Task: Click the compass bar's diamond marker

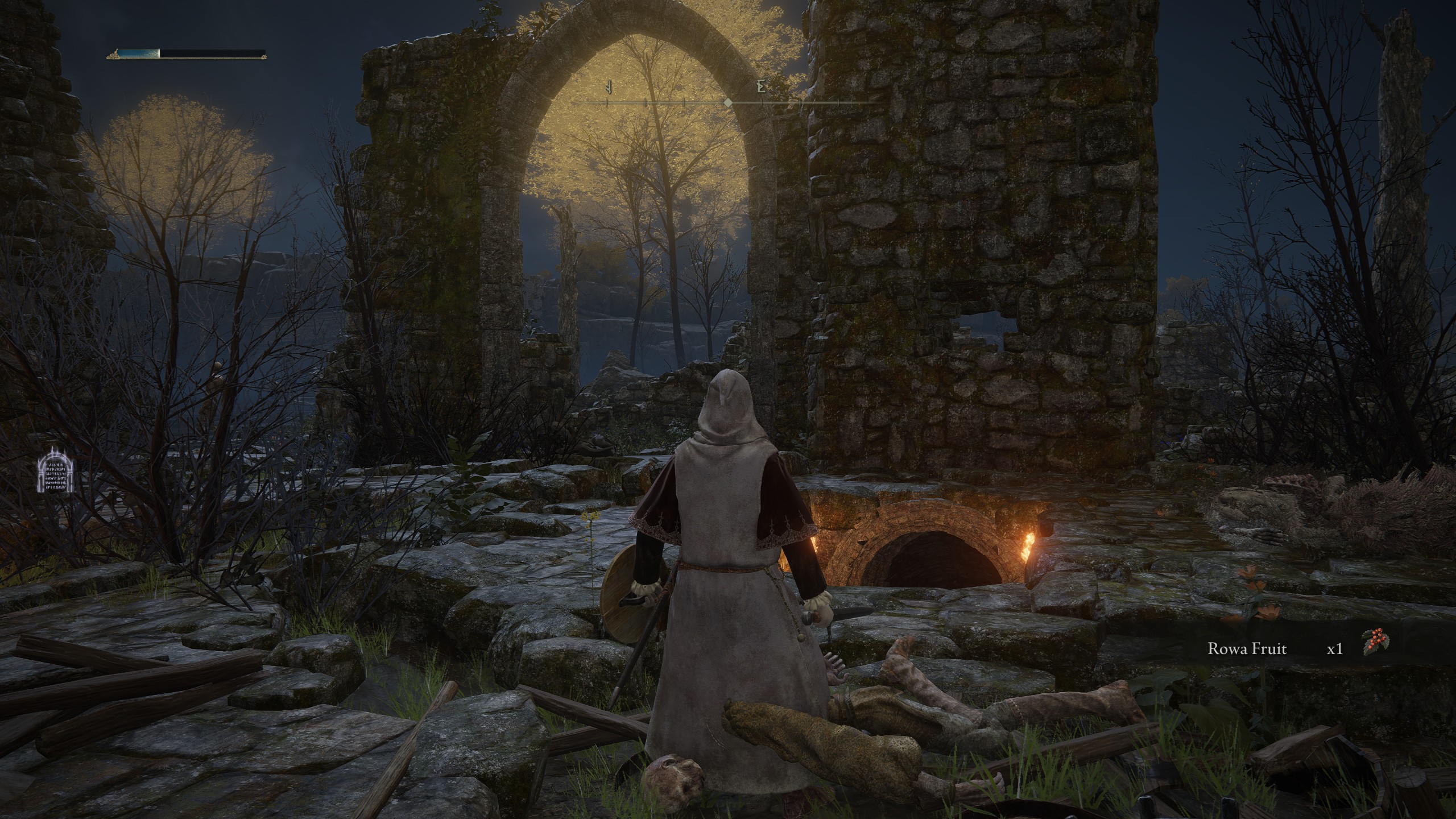Action: (727, 103)
